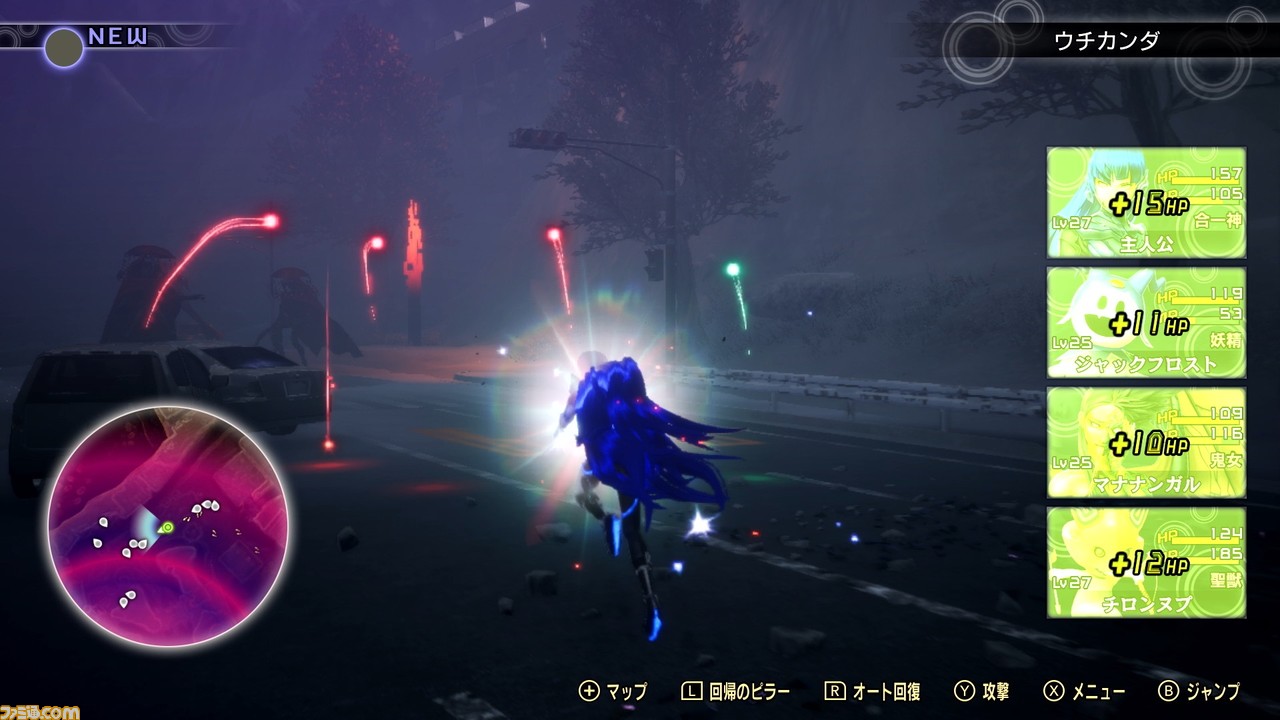
Task: Expand the マナナンガル status card
Action: [x=1145, y=440]
